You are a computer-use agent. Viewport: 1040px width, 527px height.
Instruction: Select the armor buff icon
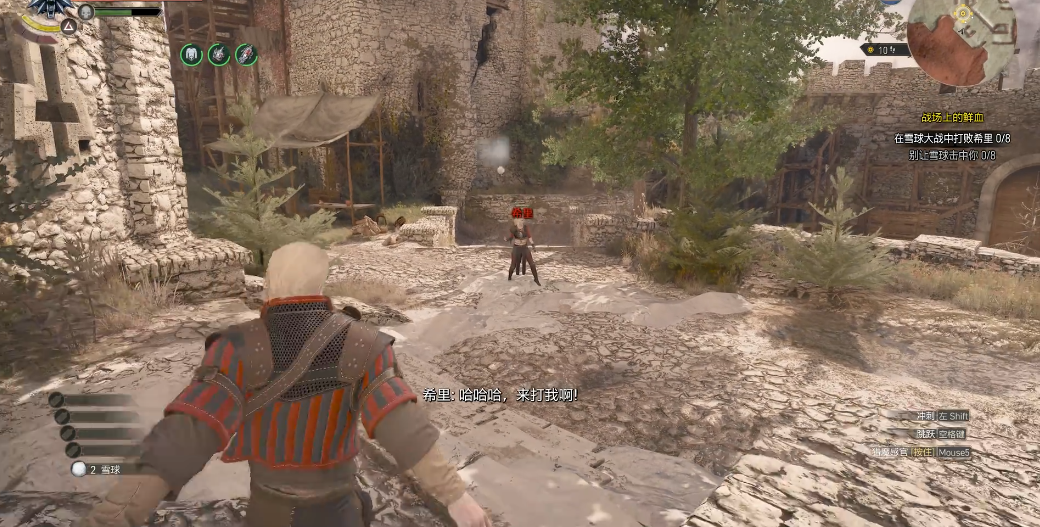click(191, 55)
